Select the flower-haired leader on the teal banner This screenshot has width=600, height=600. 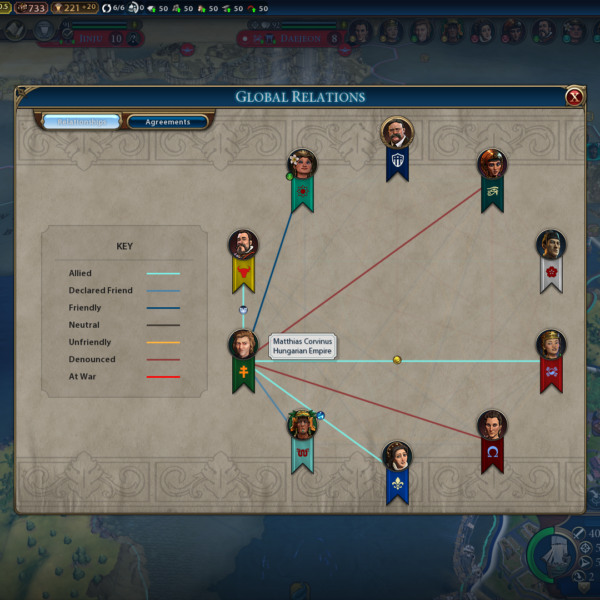(x=302, y=164)
